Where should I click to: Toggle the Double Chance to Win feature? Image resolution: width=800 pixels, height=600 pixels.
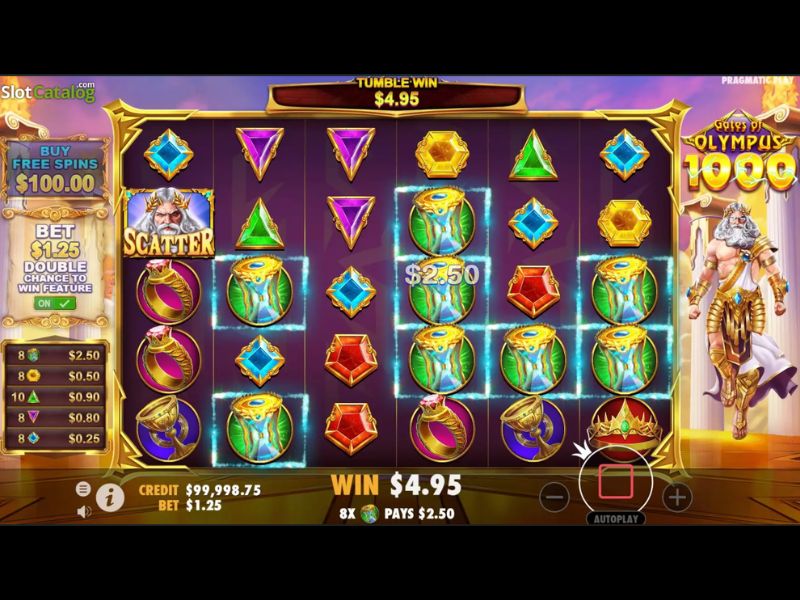45,303
